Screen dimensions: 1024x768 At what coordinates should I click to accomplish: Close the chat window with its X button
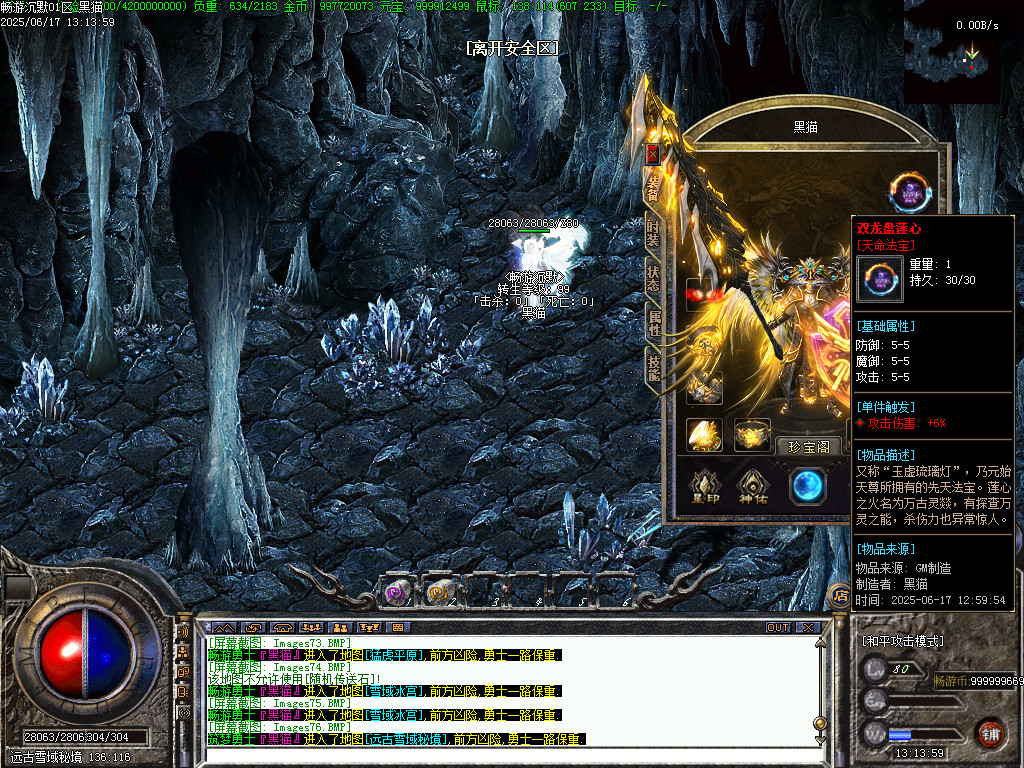point(807,628)
